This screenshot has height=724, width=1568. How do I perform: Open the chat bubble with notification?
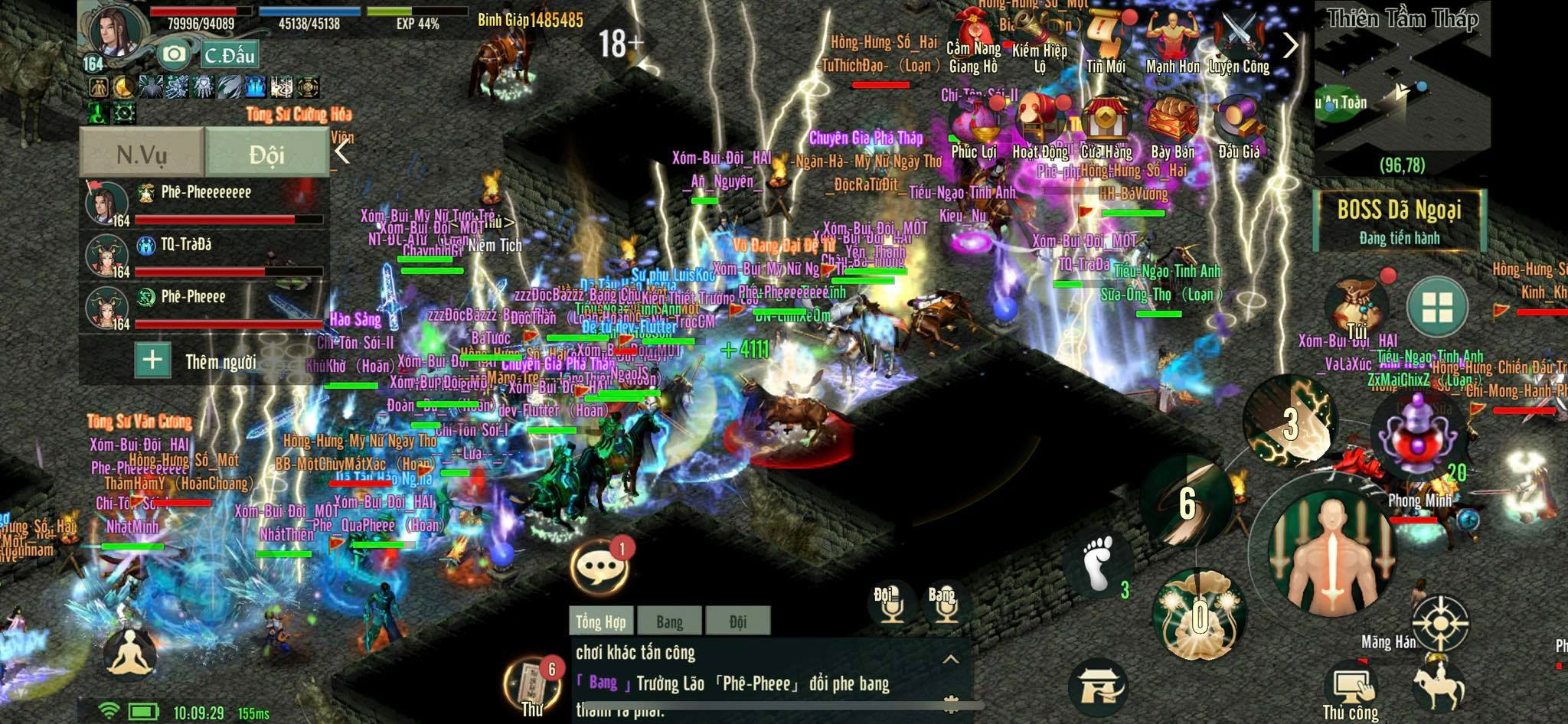click(x=599, y=566)
